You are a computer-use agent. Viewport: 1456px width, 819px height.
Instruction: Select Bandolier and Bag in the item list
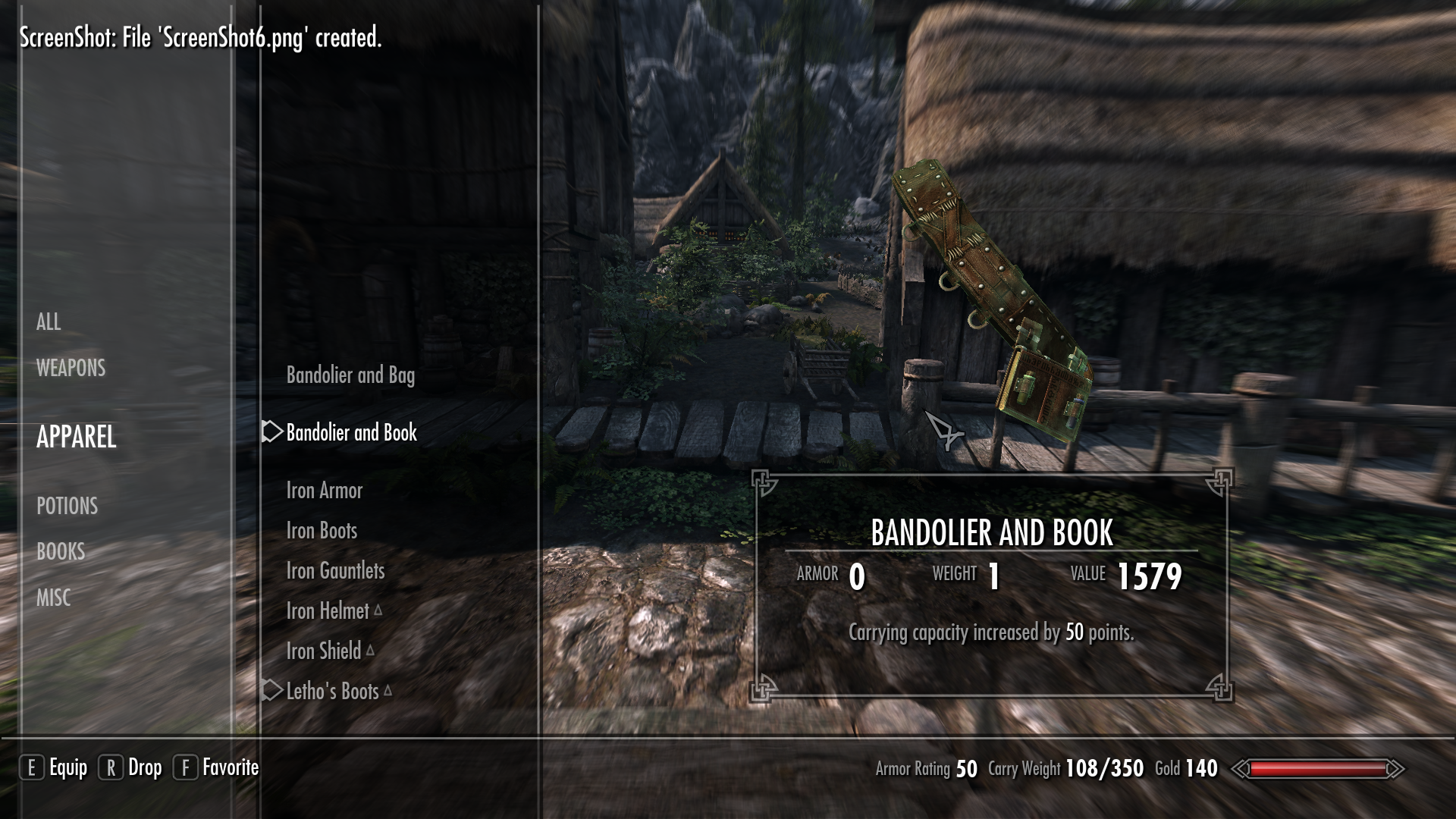tap(350, 375)
